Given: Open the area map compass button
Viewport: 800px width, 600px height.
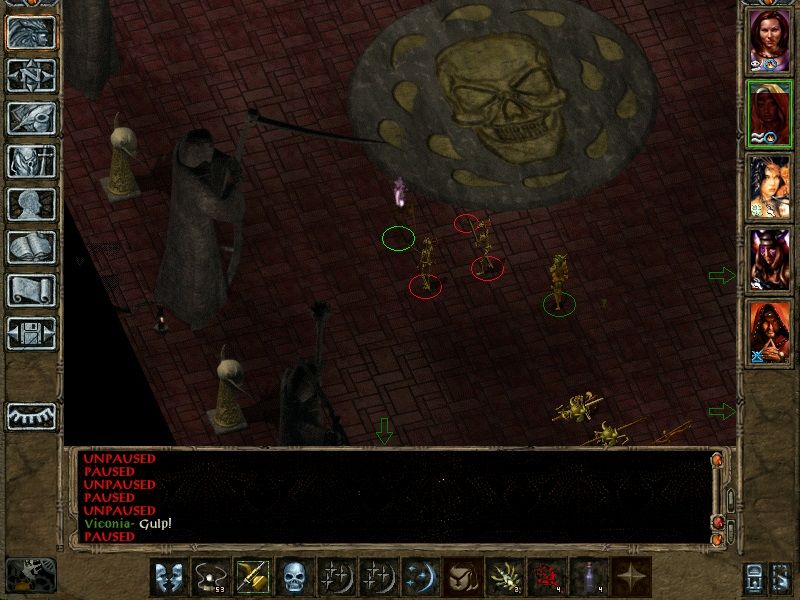Looking at the screenshot, I should [31, 75].
